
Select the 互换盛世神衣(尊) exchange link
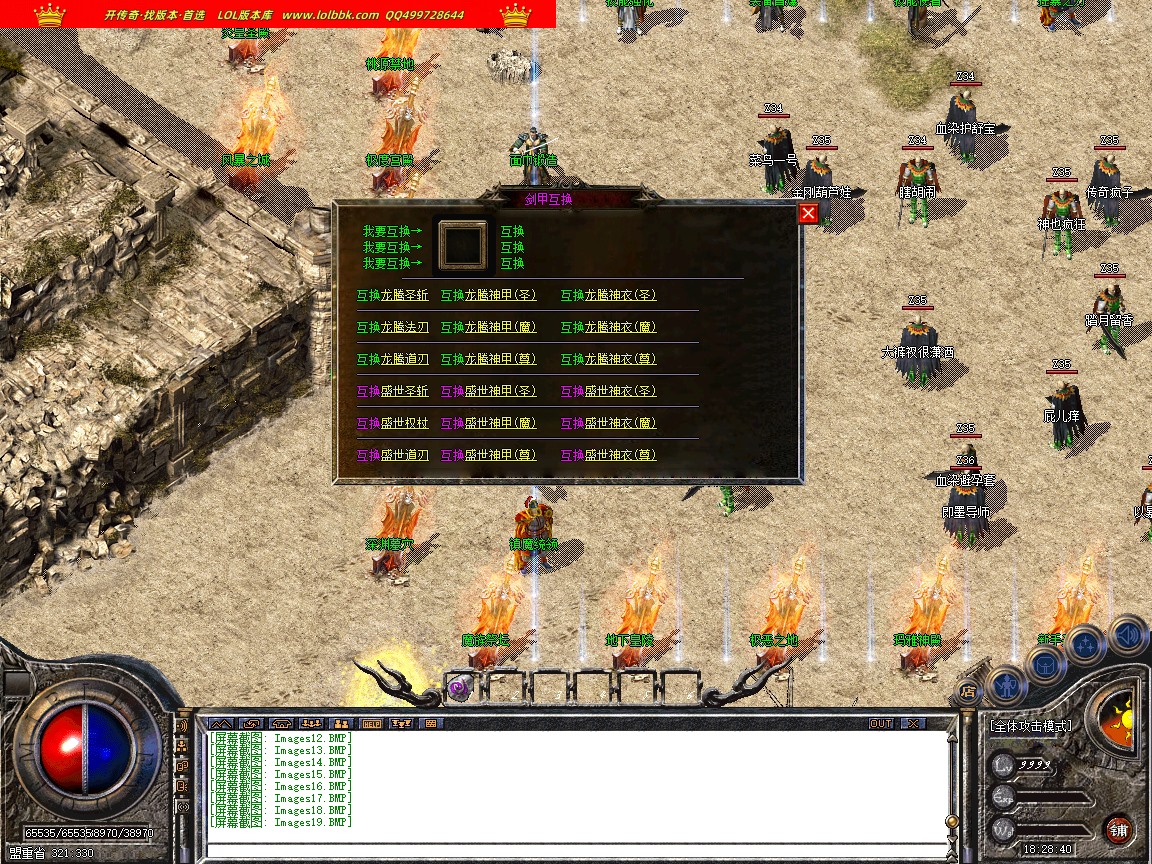pos(608,455)
